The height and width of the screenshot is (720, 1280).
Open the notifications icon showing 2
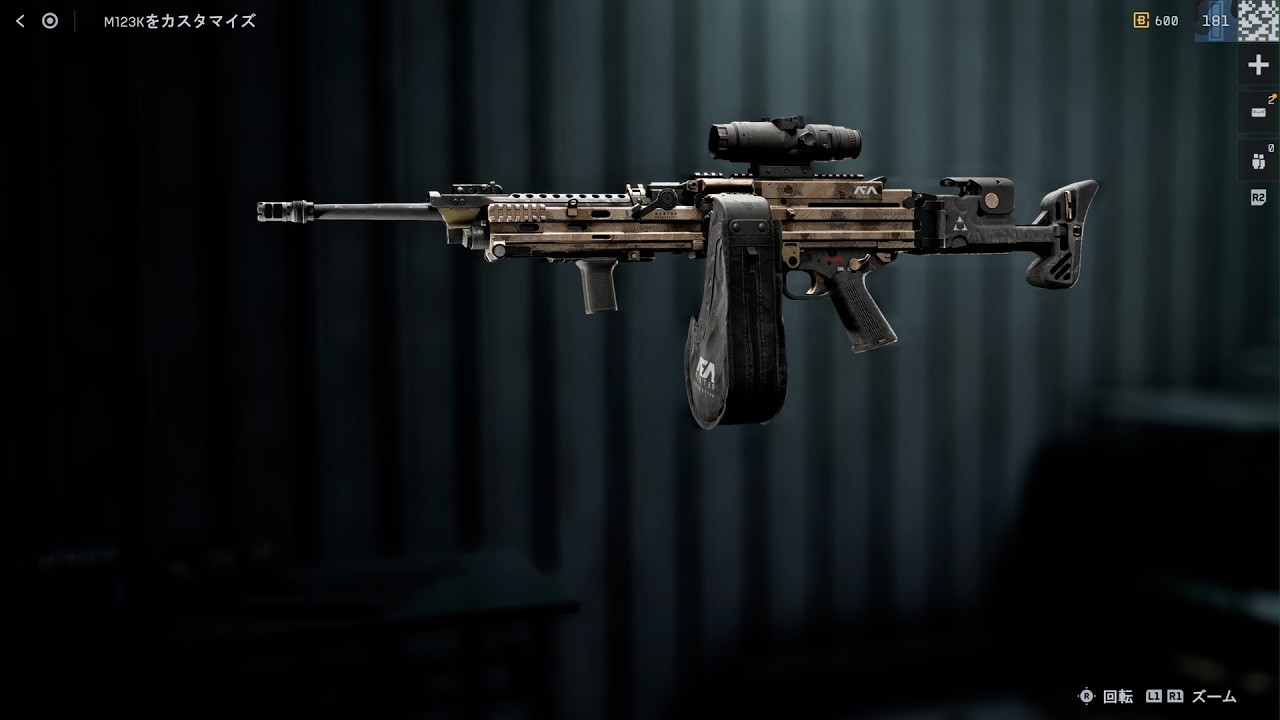[1258, 112]
